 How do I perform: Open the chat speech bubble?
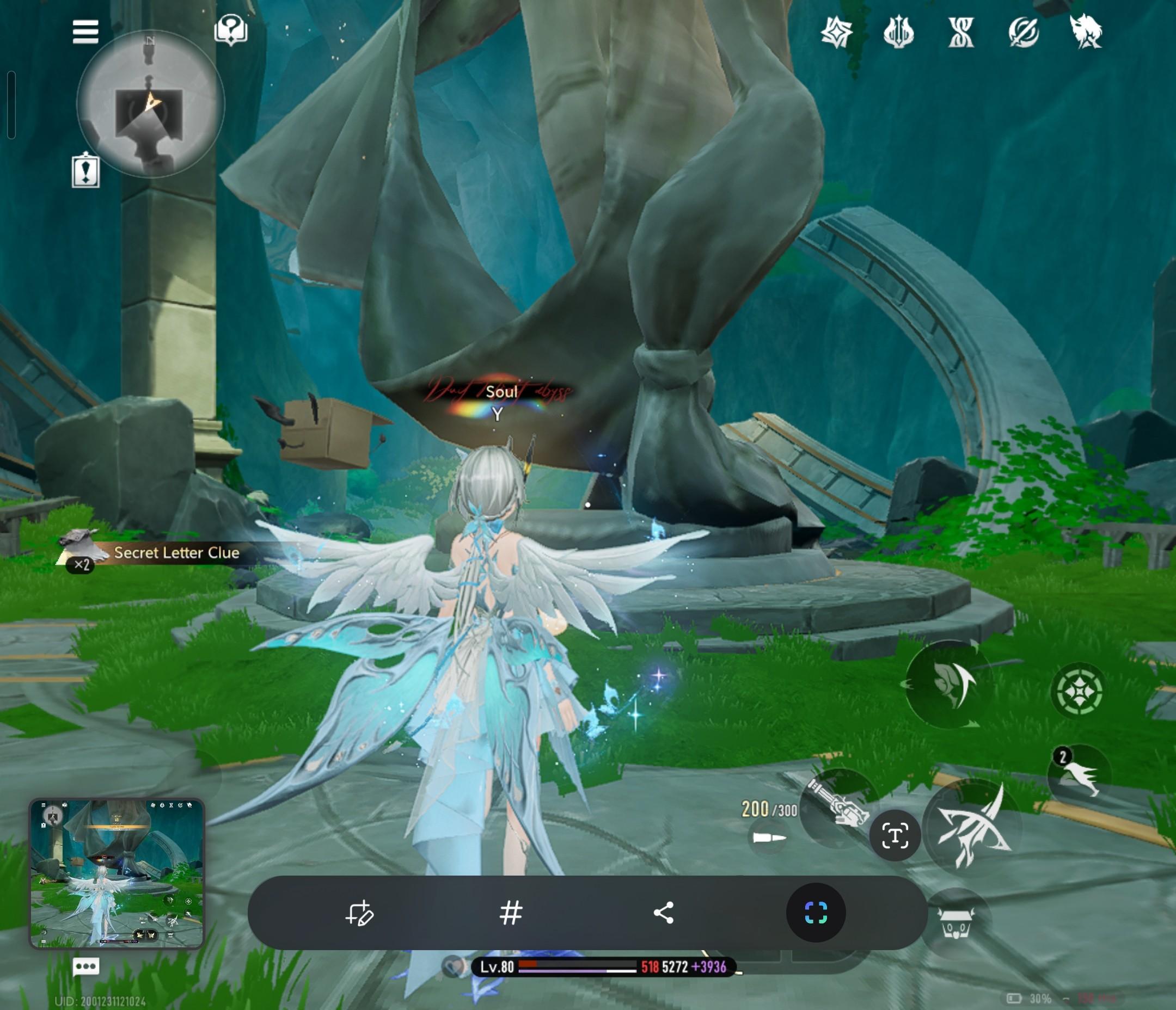tap(85, 966)
